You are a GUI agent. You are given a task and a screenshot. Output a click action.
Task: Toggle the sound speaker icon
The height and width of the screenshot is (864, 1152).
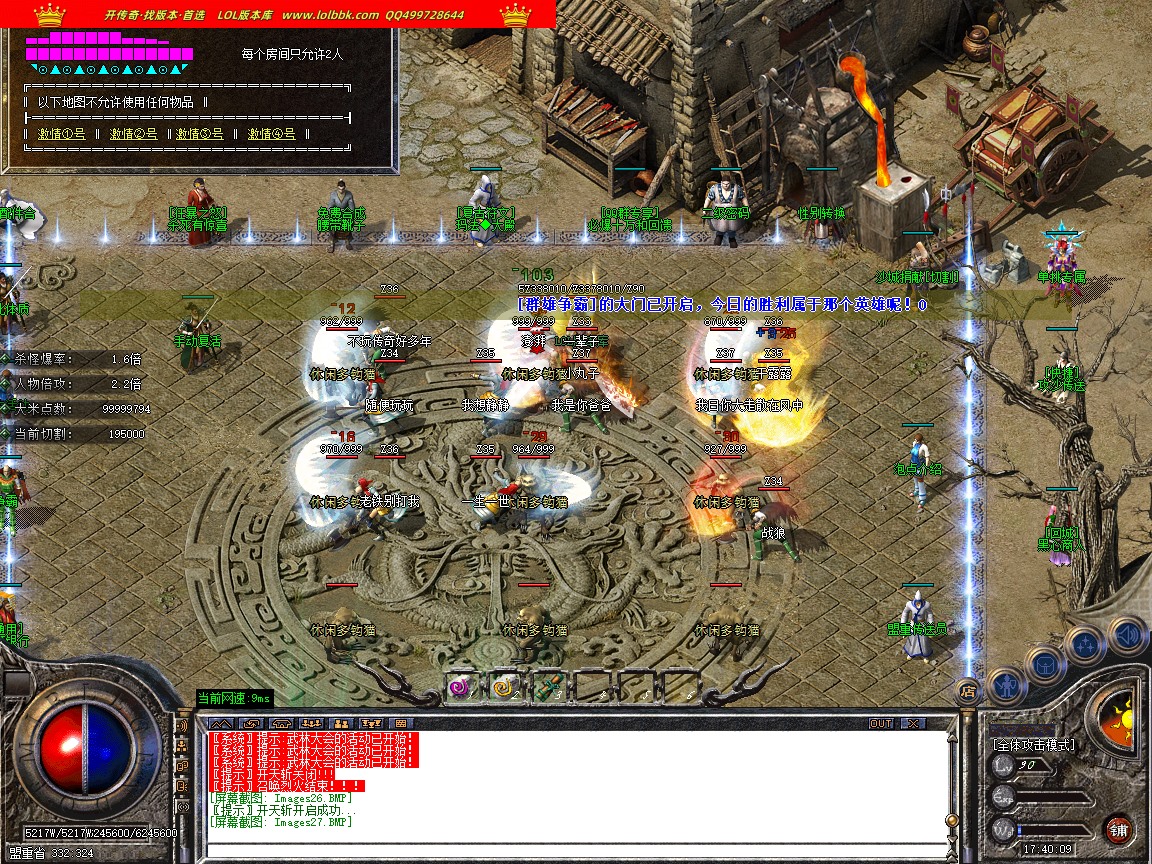[x=1126, y=634]
